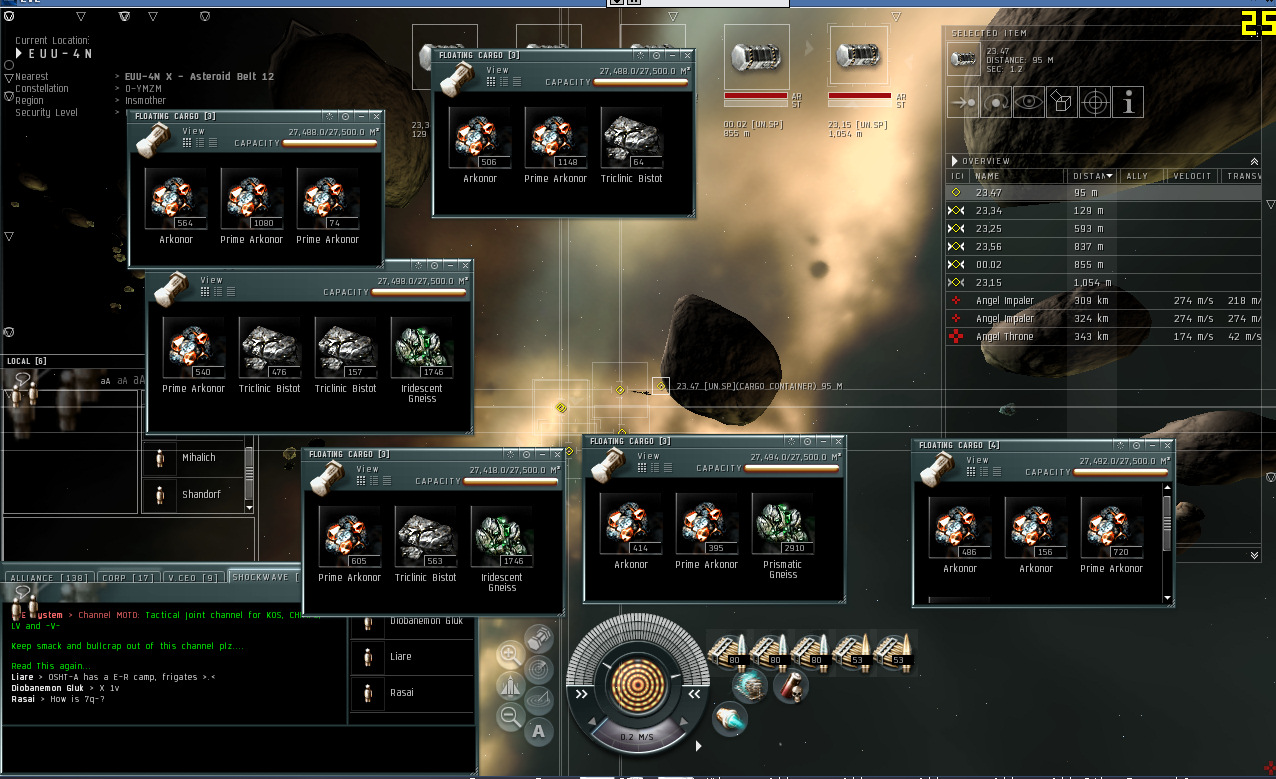Image resolution: width=1276 pixels, height=779 pixels.
Task: Close the Floating Cargo [4] window
Action: (1166, 445)
